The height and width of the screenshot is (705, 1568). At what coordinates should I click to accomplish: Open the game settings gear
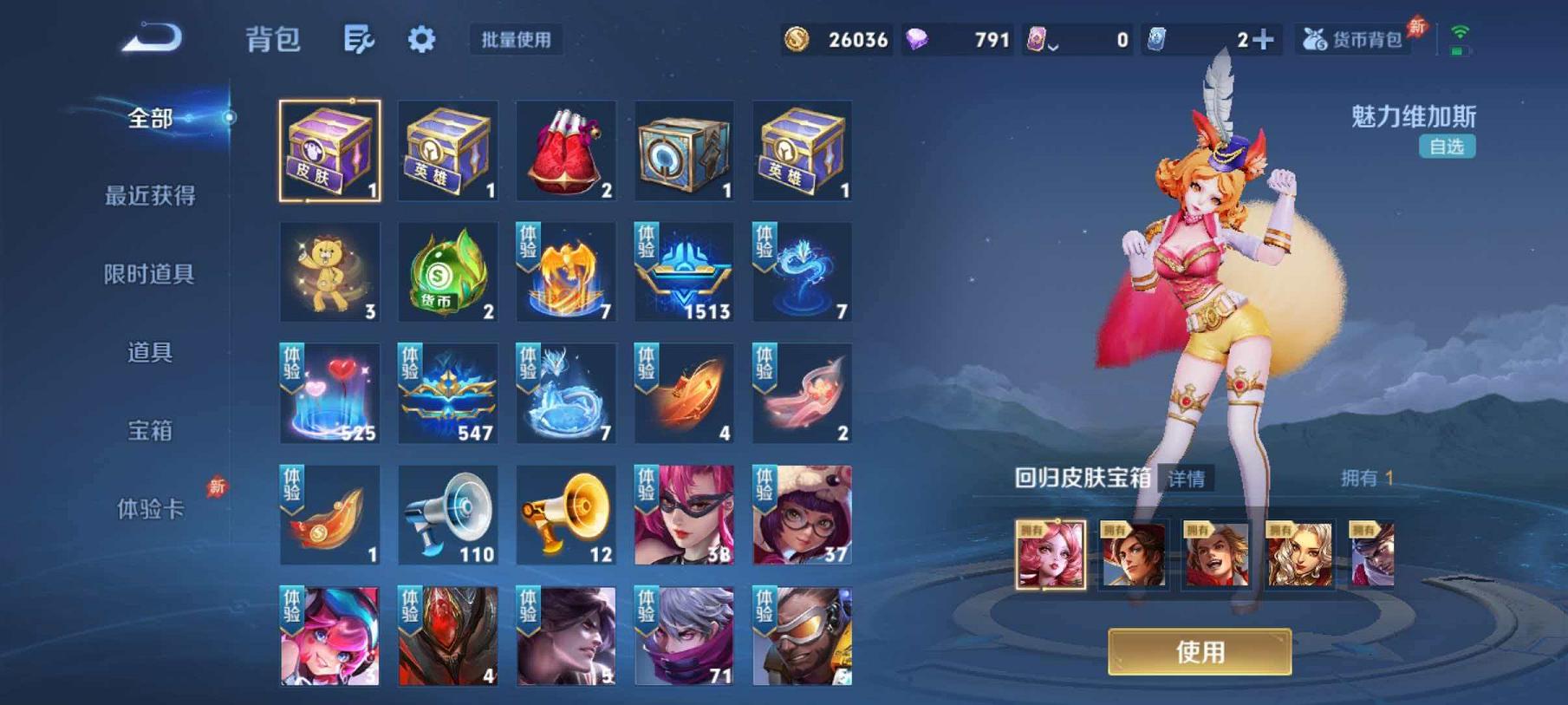pos(420,40)
